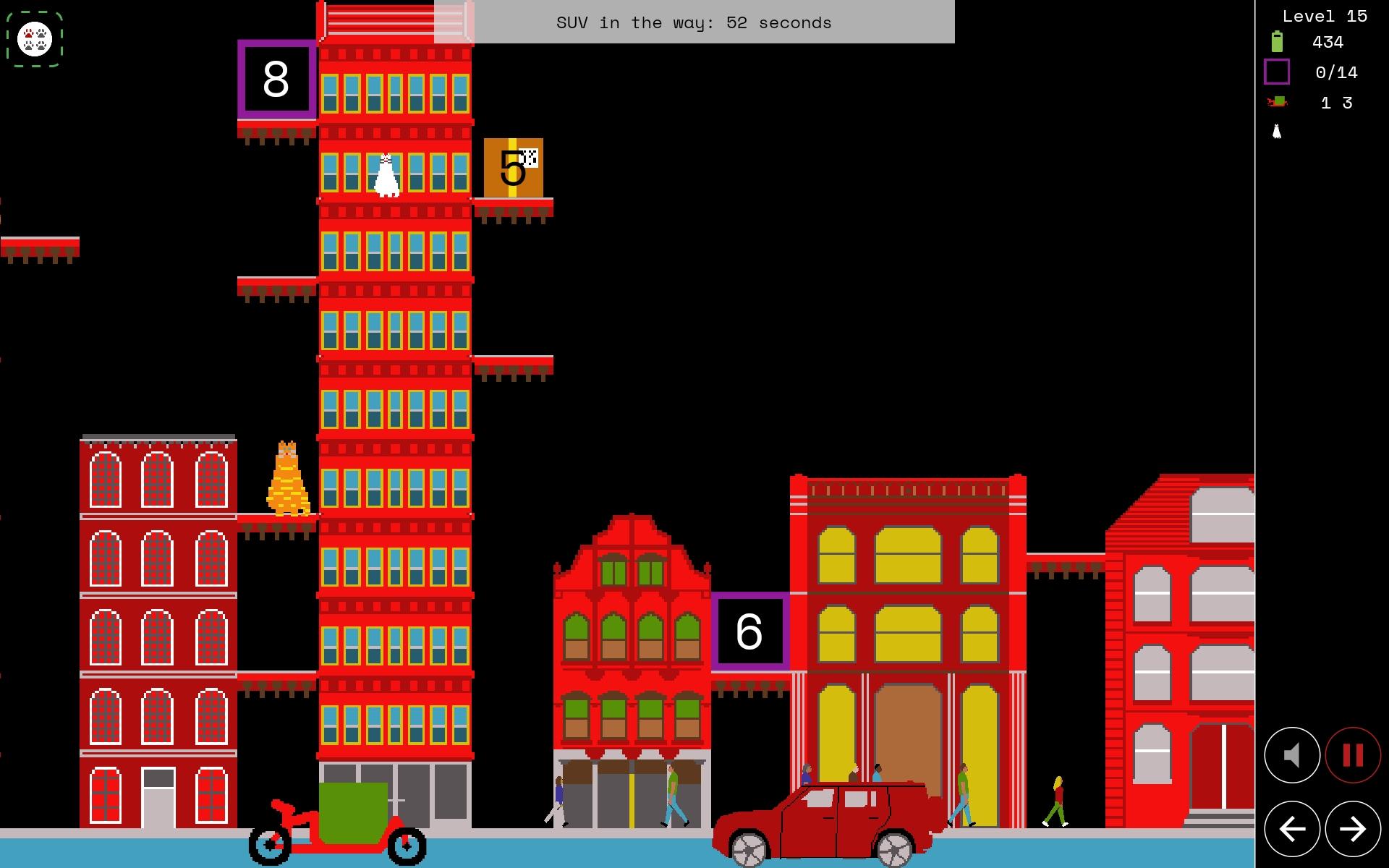The height and width of the screenshot is (868, 1389).
Task: Open the purple portal numbered 6
Action: [x=750, y=631]
